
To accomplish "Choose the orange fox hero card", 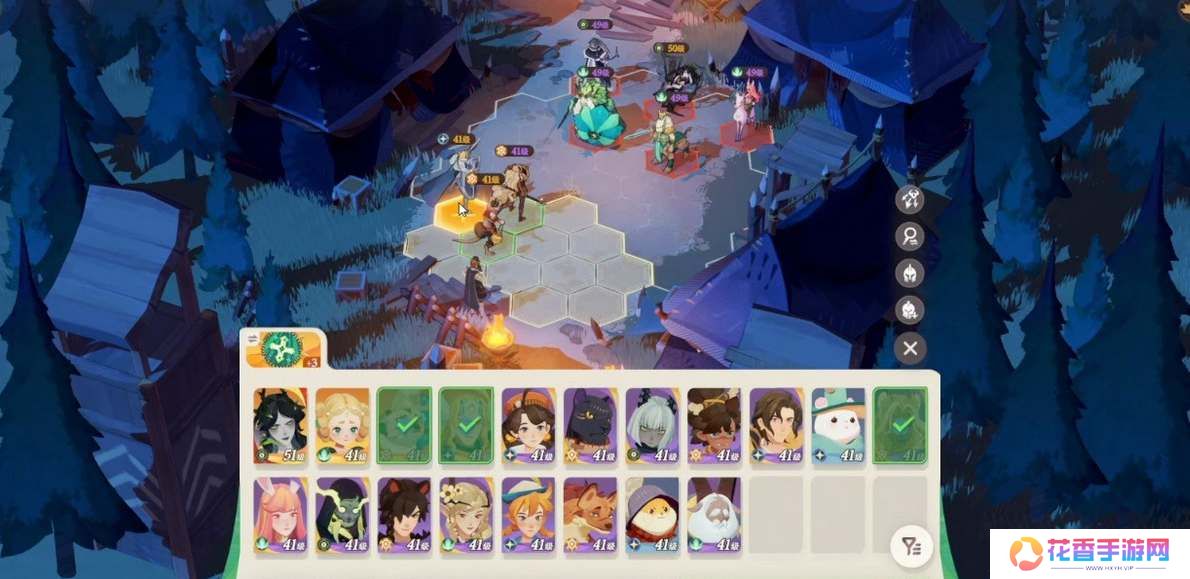I will tap(590, 515).
